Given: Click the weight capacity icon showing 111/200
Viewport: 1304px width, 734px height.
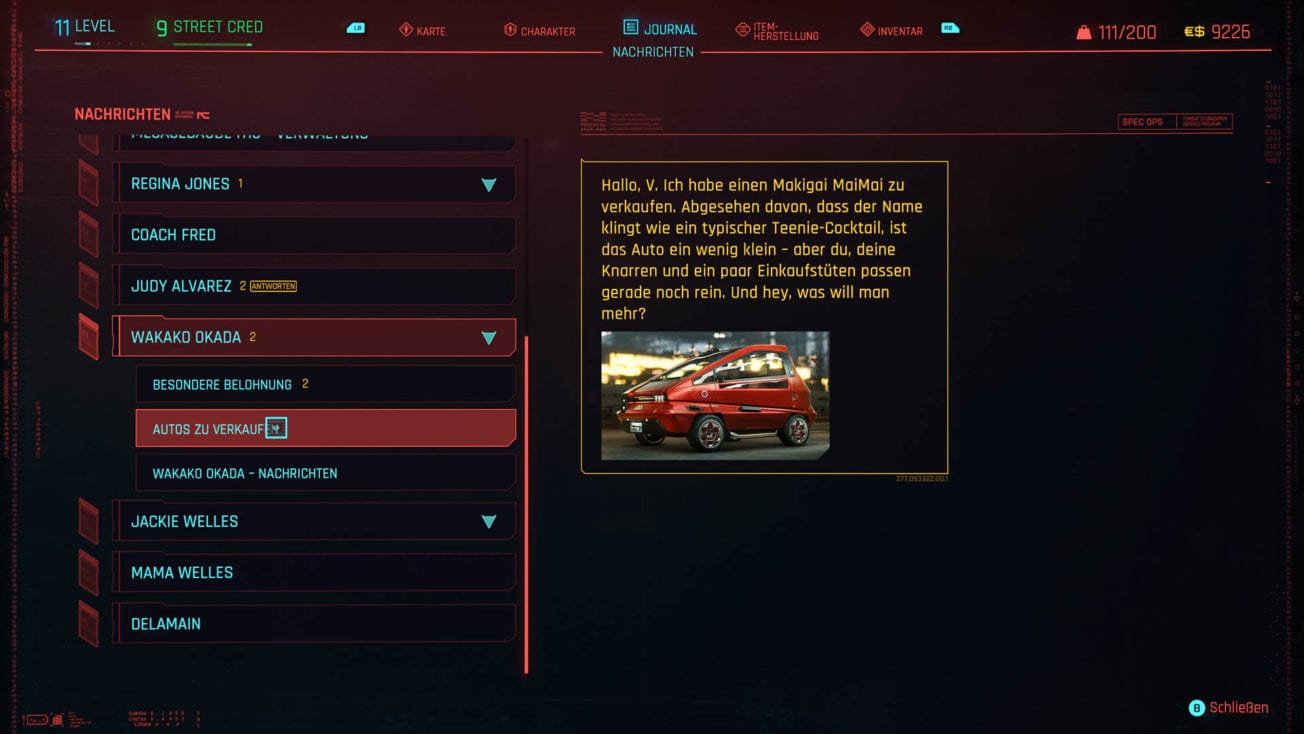Looking at the screenshot, I should [x=1087, y=31].
